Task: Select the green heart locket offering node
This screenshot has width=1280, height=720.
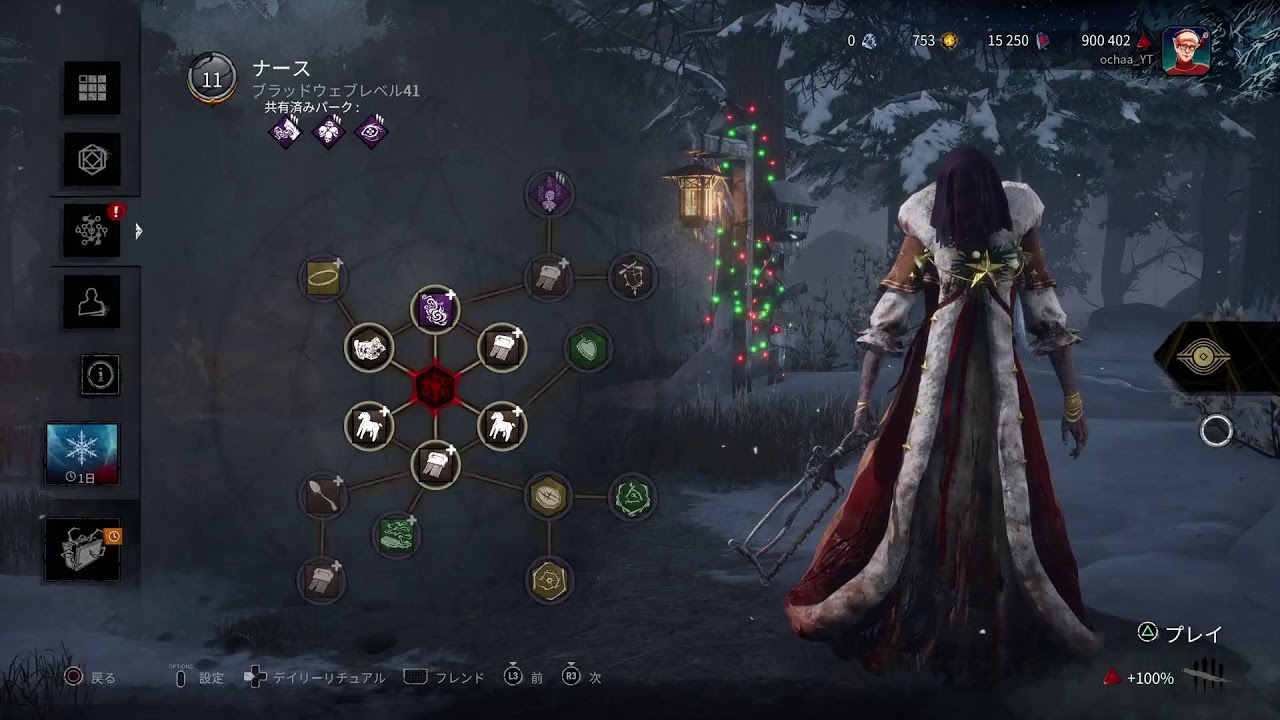Action: pyautogui.click(x=587, y=348)
